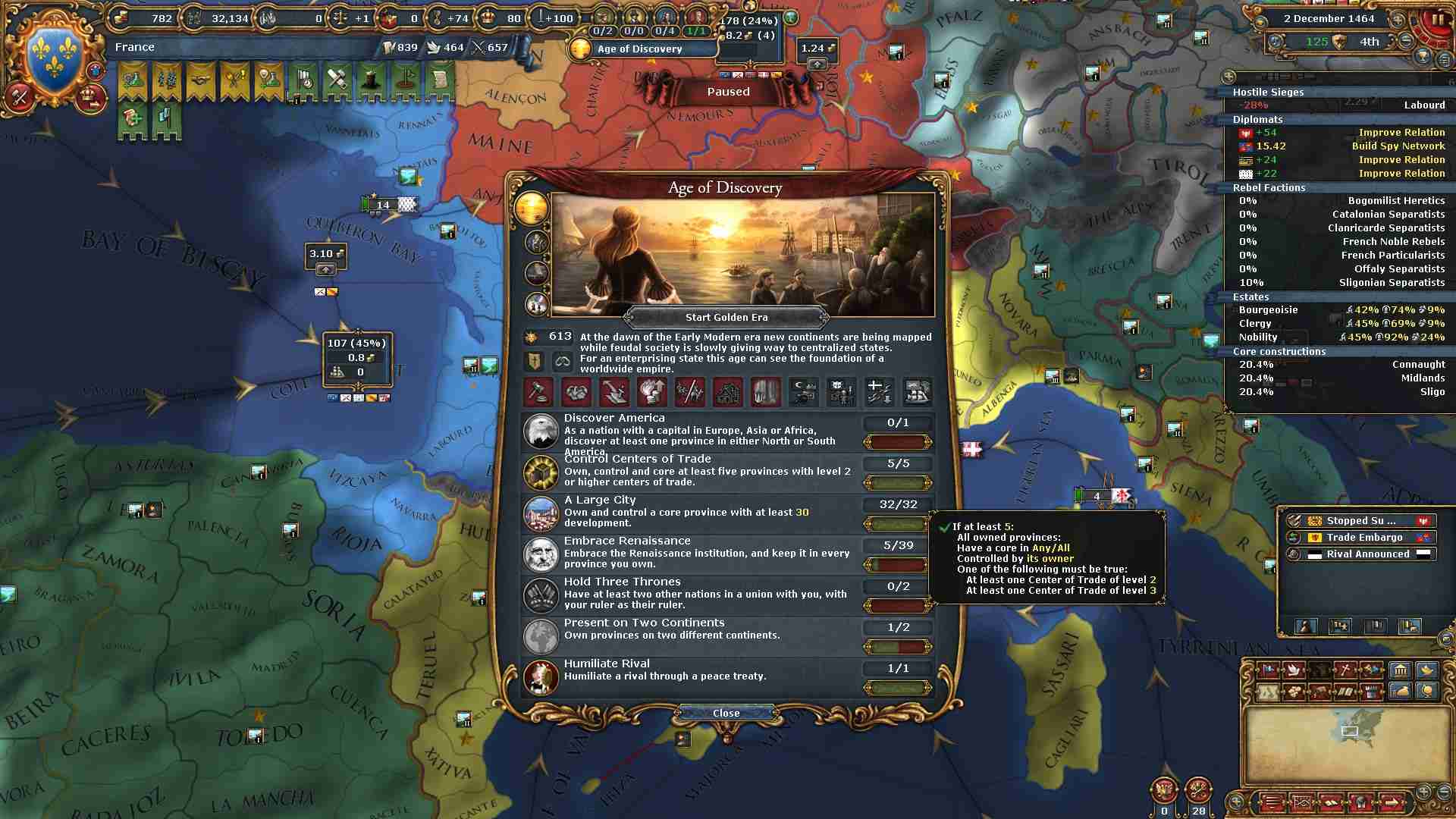
Task: Click the Age of Discovery banner button
Action: pos(641,49)
